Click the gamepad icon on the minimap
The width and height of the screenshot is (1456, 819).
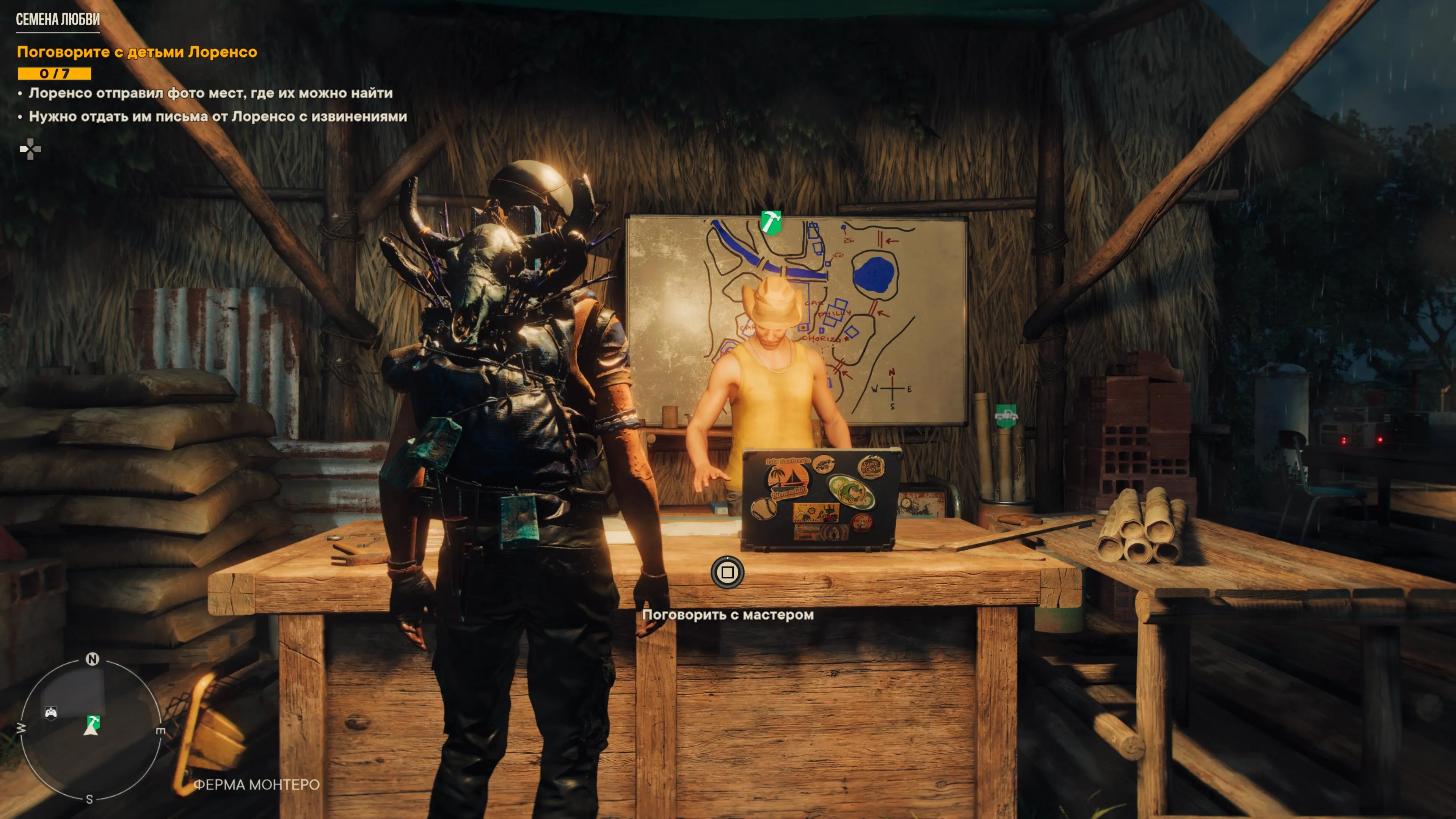point(51,712)
